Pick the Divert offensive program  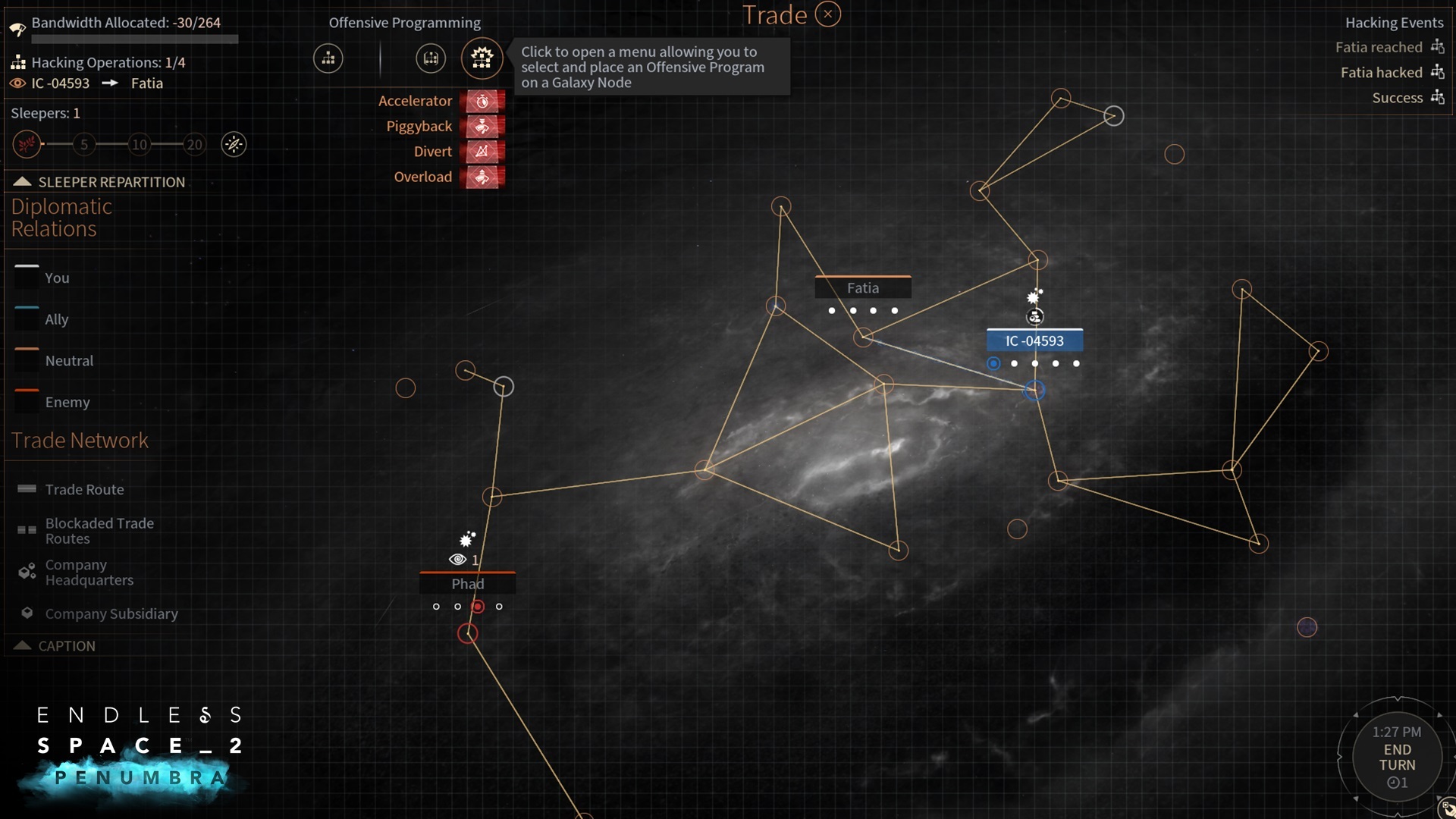point(483,152)
